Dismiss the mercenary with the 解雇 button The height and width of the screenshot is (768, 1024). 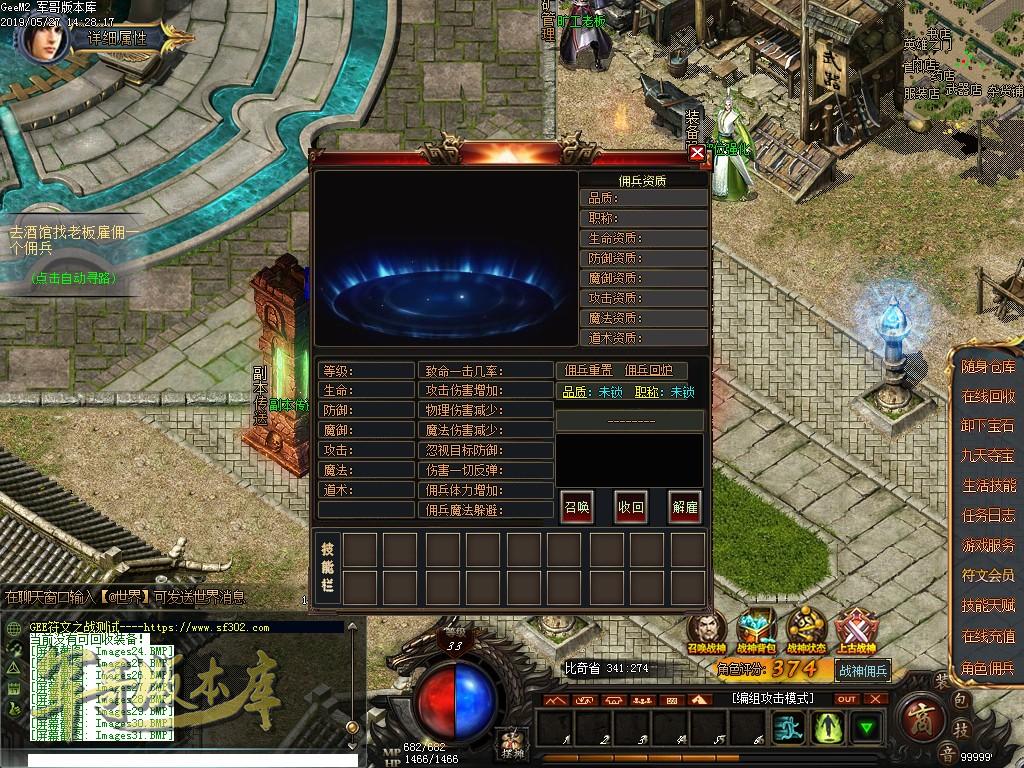(x=685, y=507)
